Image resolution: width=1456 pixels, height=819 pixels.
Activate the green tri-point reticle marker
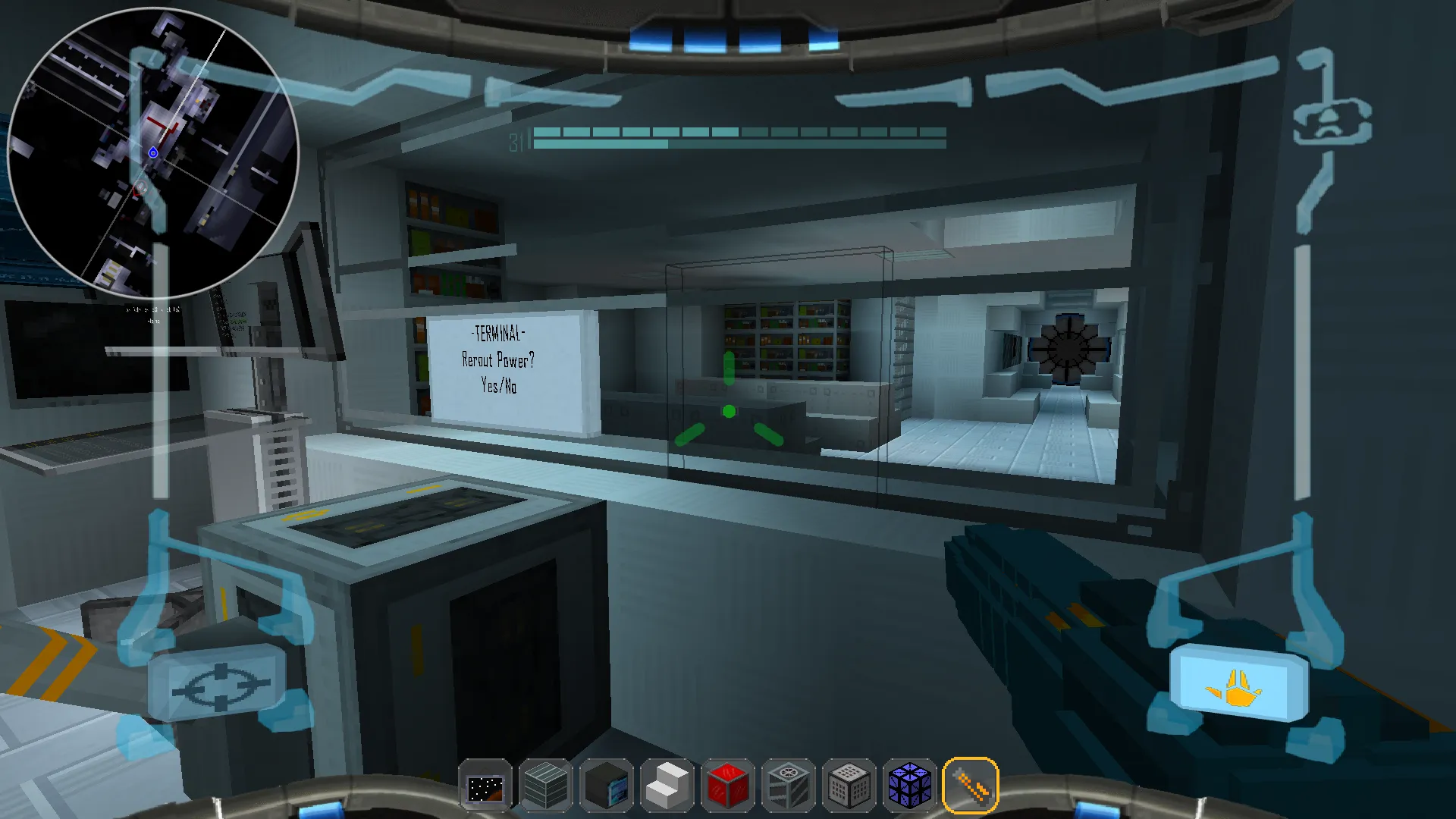pos(728,409)
